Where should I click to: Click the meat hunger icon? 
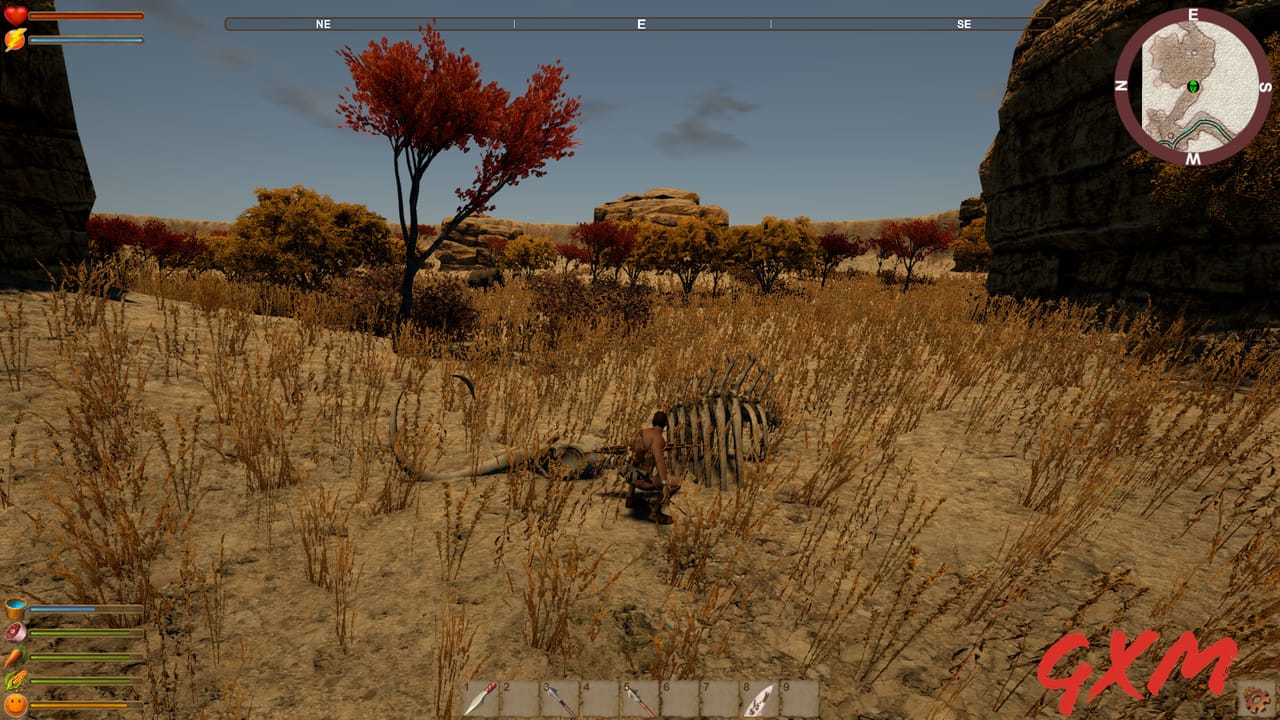pyautogui.click(x=14, y=631)
